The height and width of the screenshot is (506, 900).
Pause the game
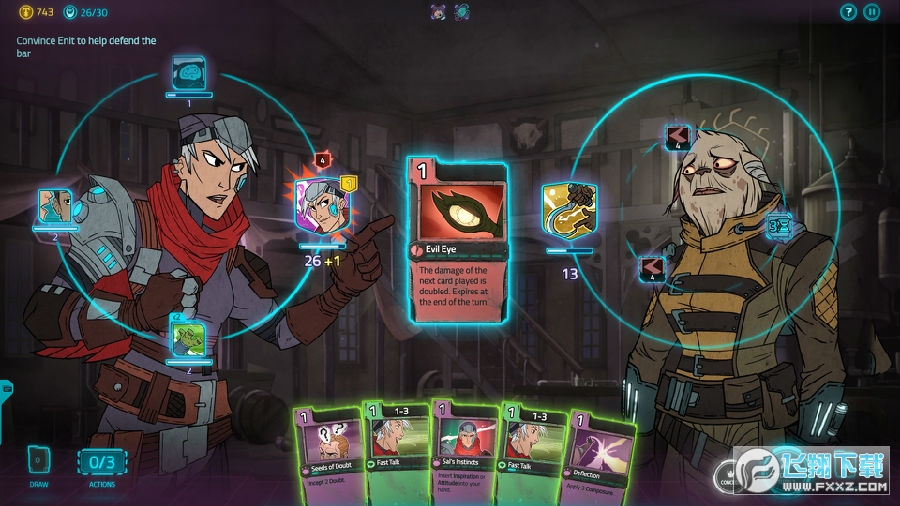(872, 12)
